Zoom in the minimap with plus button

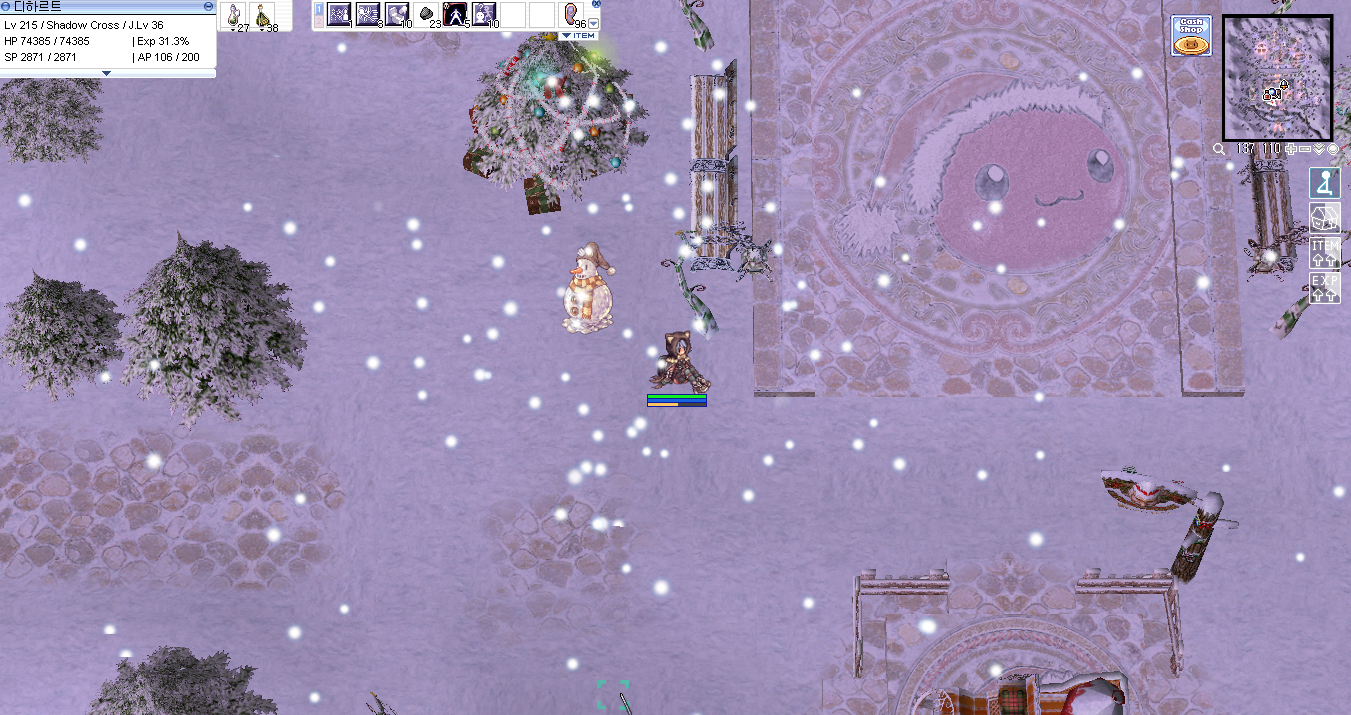tap(1293, 149)
